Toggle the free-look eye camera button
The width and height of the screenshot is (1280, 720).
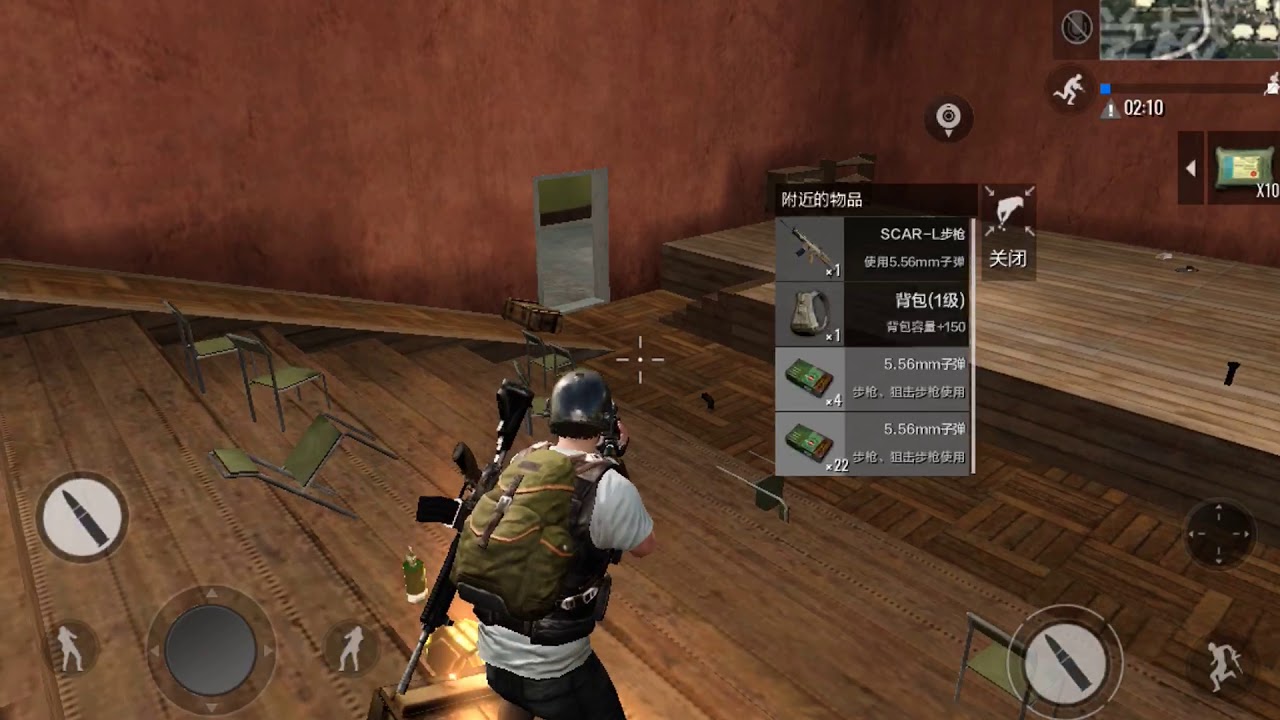[x=947, y=117]
